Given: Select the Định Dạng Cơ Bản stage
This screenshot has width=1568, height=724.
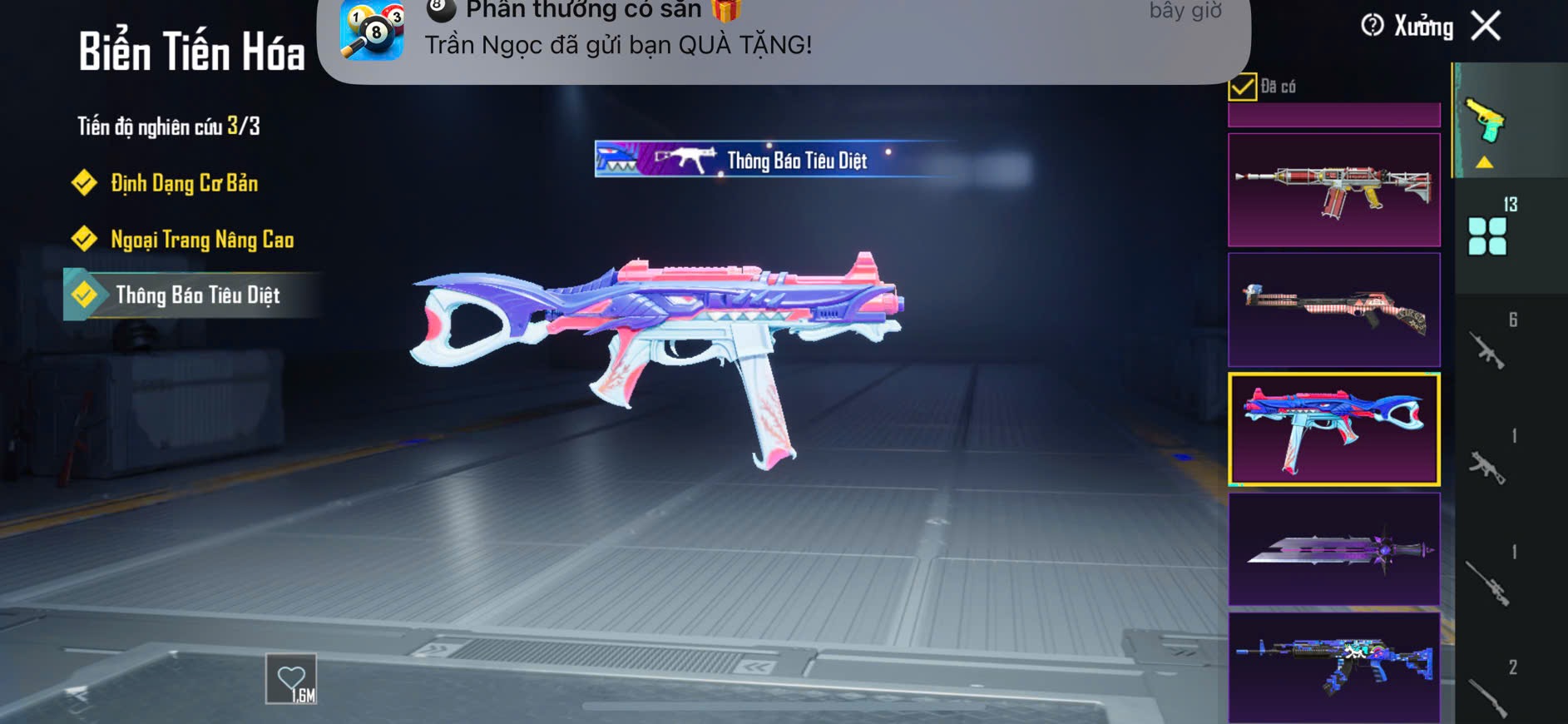Looking at the screenshot, I should coord(184,183).
